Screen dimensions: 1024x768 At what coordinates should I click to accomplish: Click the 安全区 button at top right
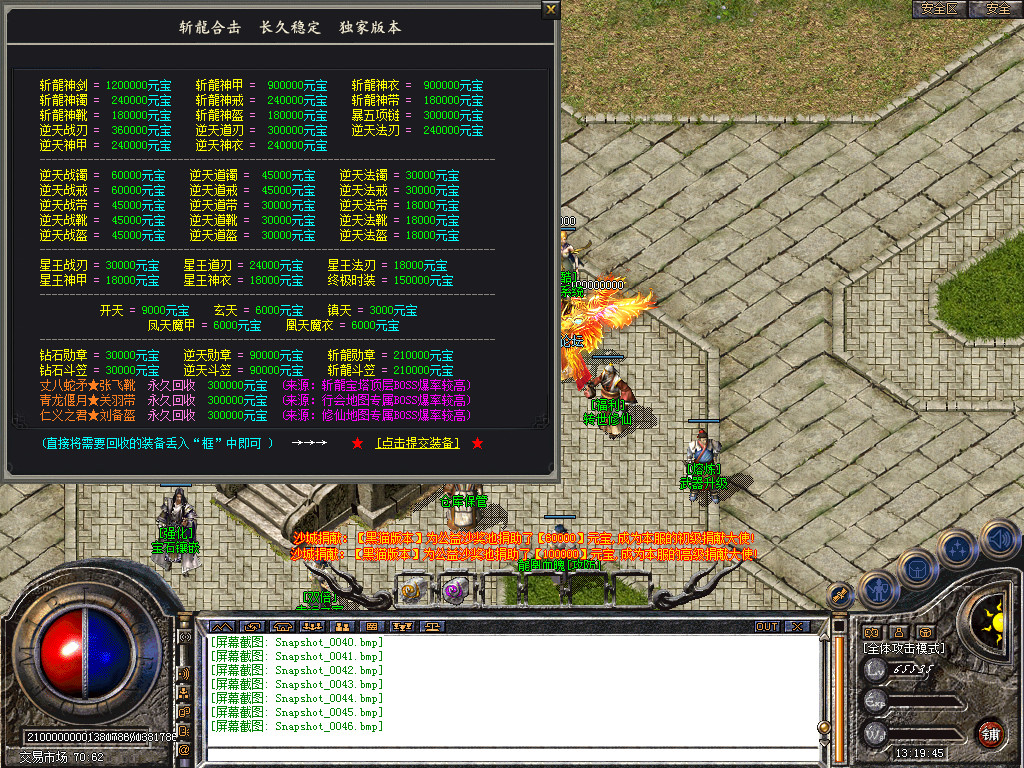tap(940, 9)
